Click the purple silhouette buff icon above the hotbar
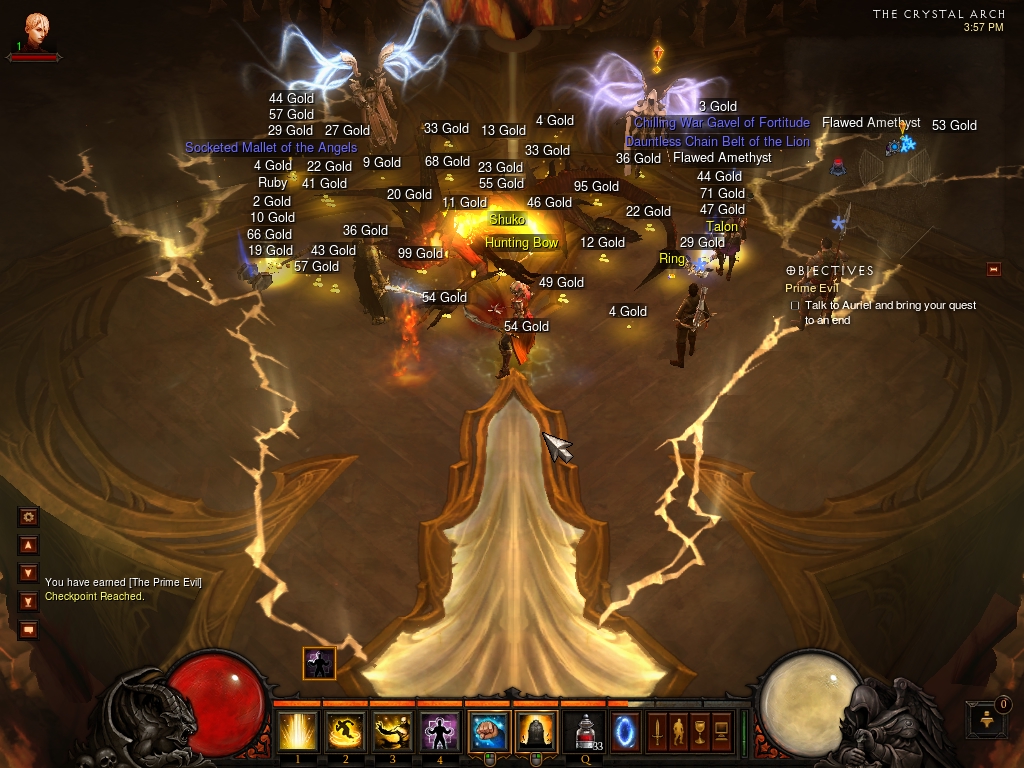The image size is (1024, 768). (x=319, y=662)
